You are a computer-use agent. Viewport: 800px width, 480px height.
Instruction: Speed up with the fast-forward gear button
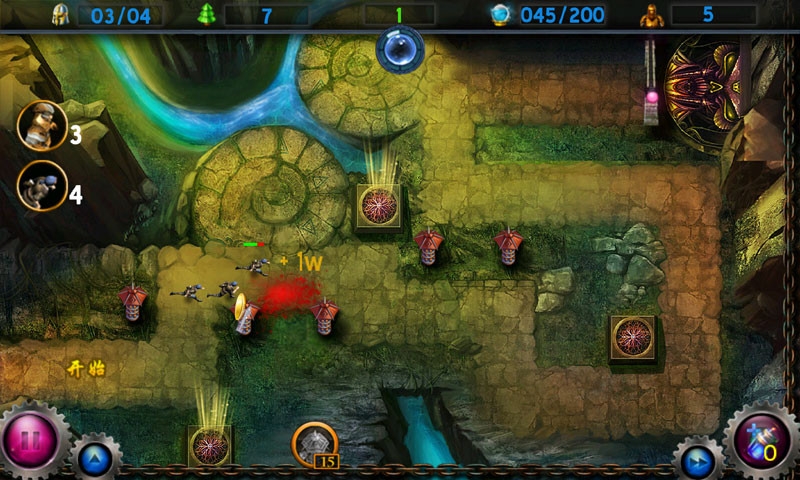(x=698, y=461)
